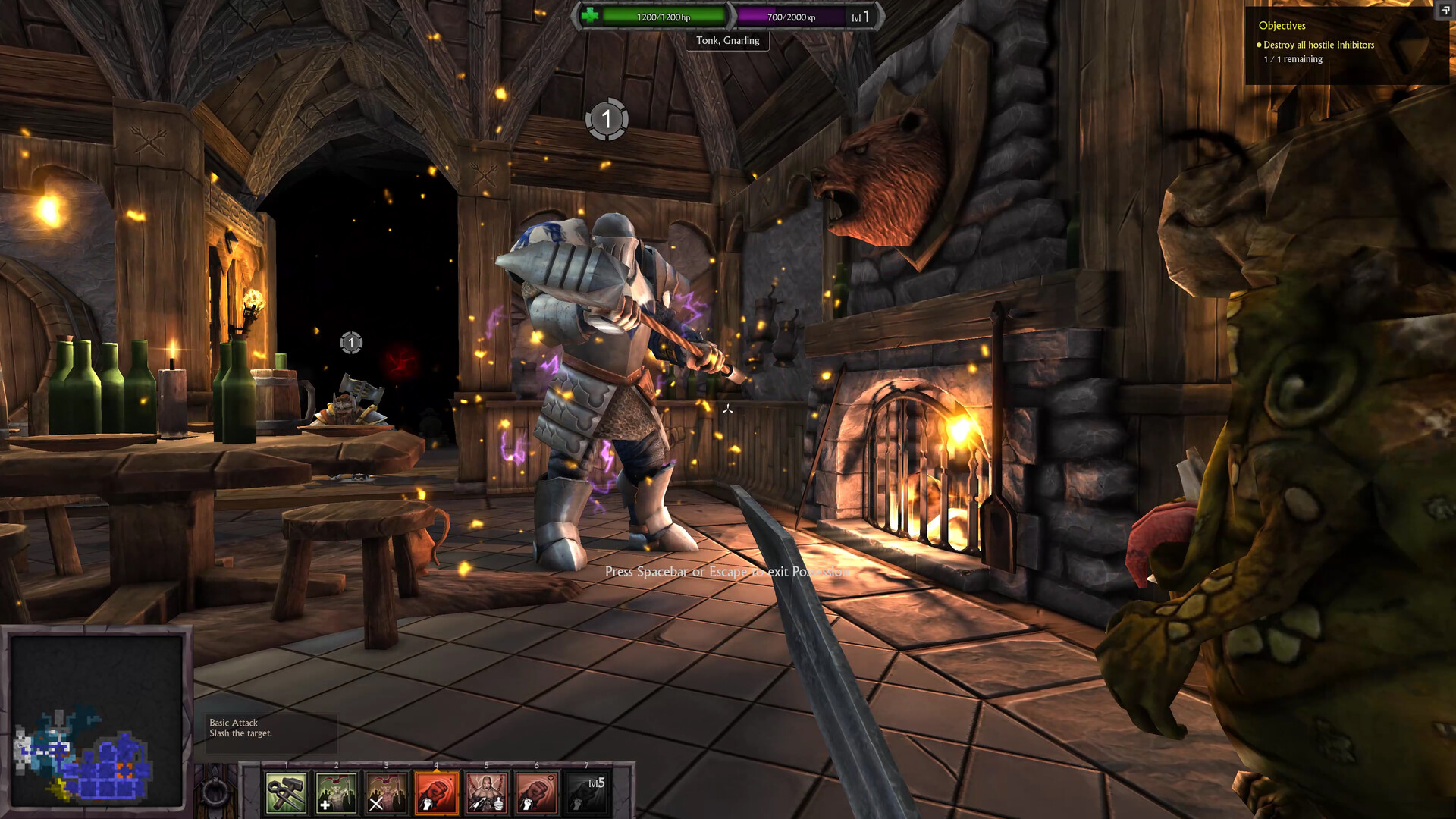Activate the highlighted red fist ability
Screen dimensions: 1456x819
click(x=436, y=792)
